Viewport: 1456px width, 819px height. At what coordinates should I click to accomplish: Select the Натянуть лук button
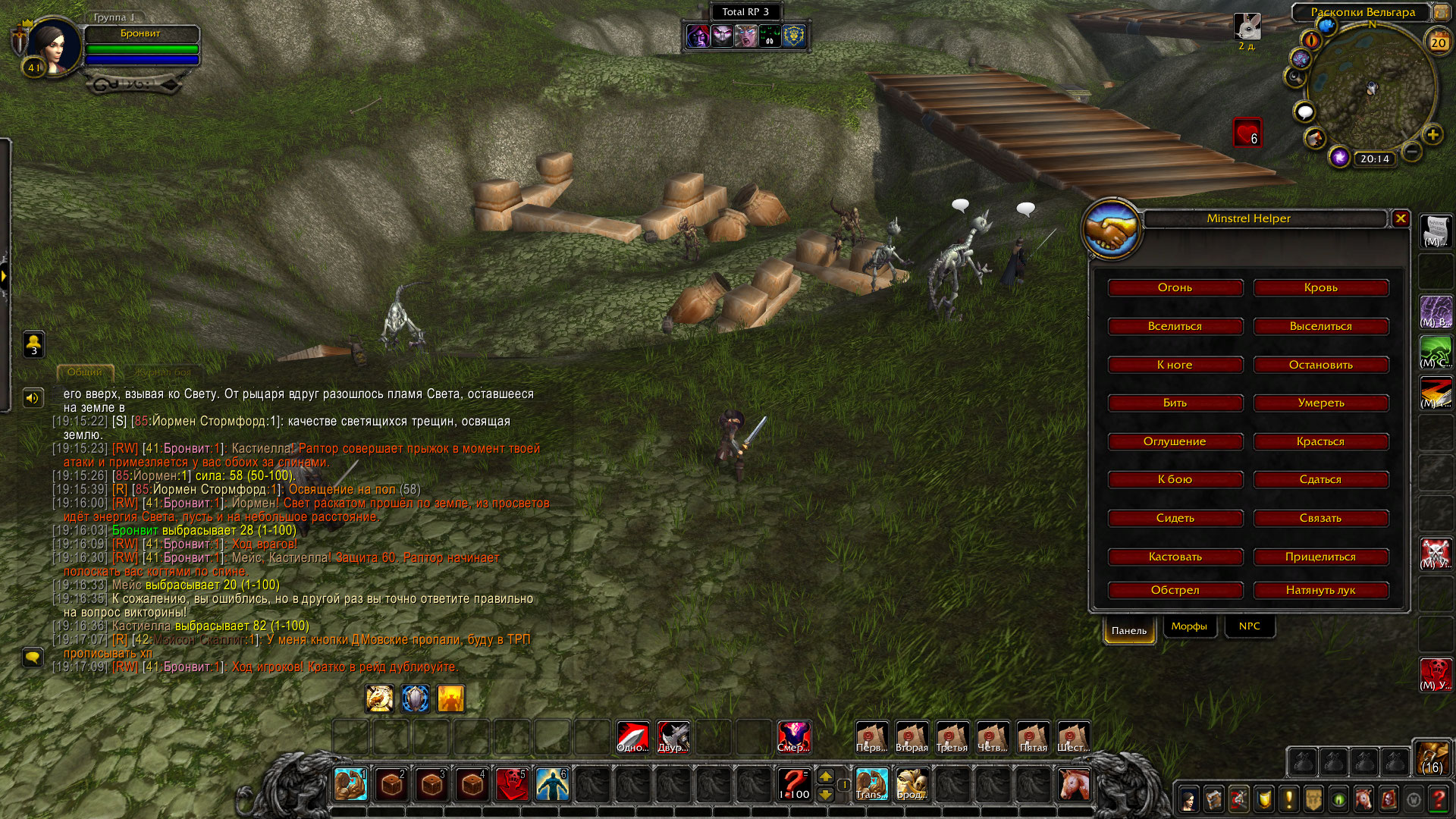click(x=1320, y=590)
